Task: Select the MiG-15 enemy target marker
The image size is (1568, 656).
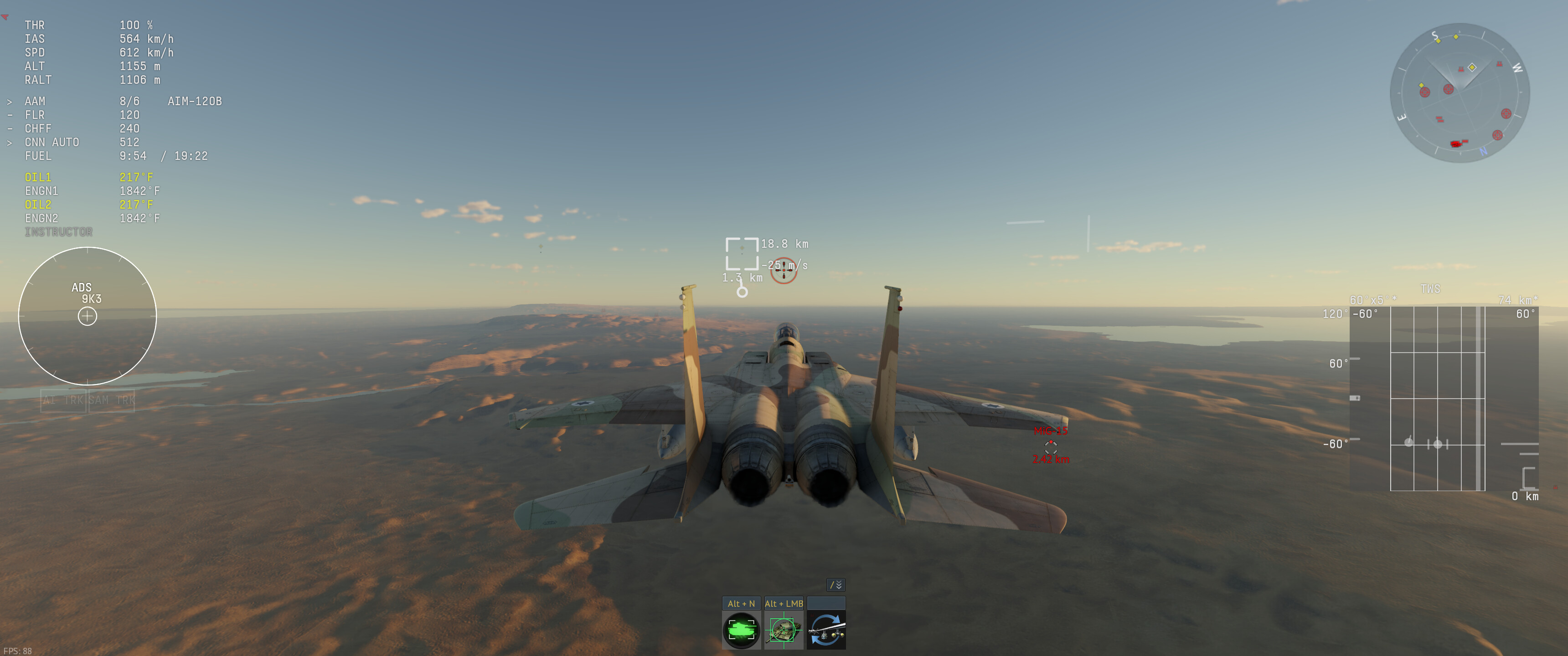Action: [1050, 446]
